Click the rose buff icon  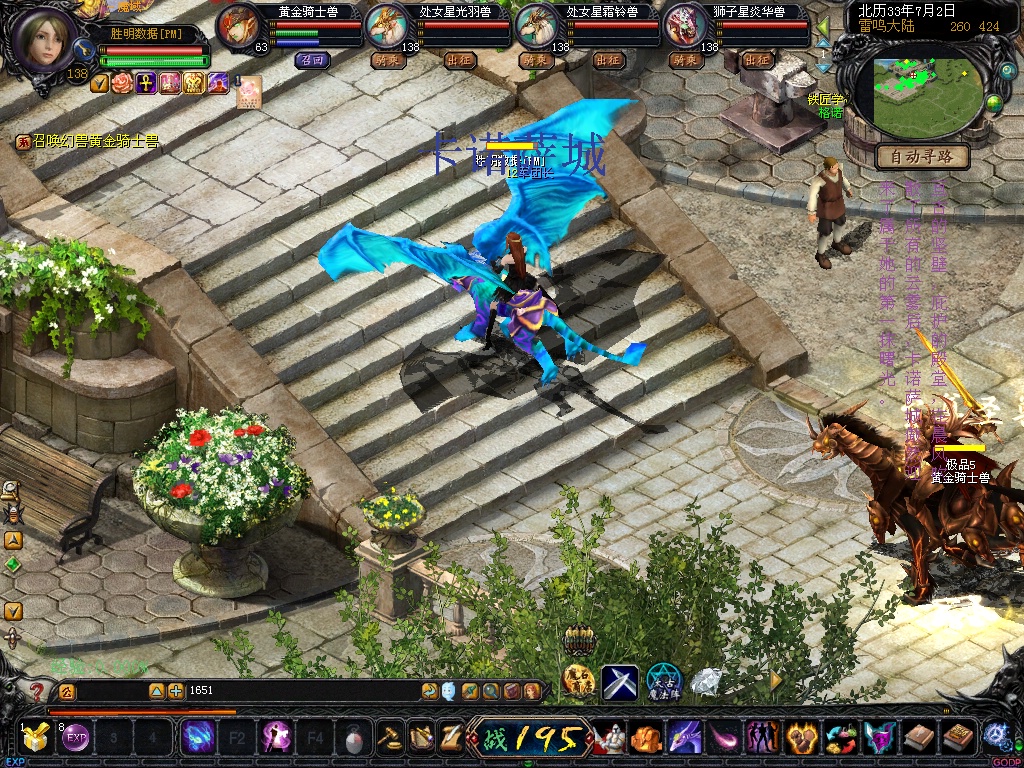(122, 83)
